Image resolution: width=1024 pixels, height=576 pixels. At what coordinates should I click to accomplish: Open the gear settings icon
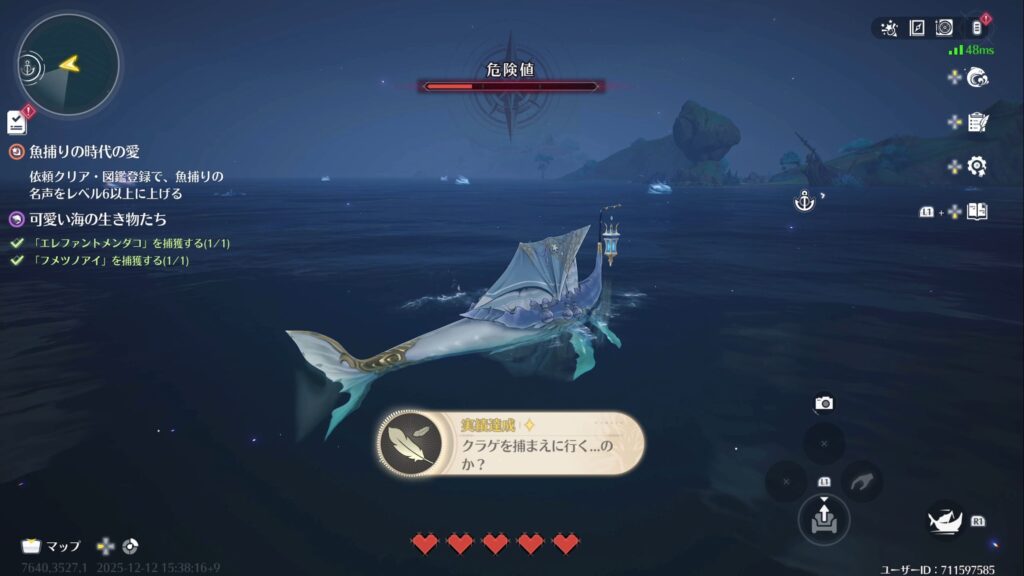(977, 166)
